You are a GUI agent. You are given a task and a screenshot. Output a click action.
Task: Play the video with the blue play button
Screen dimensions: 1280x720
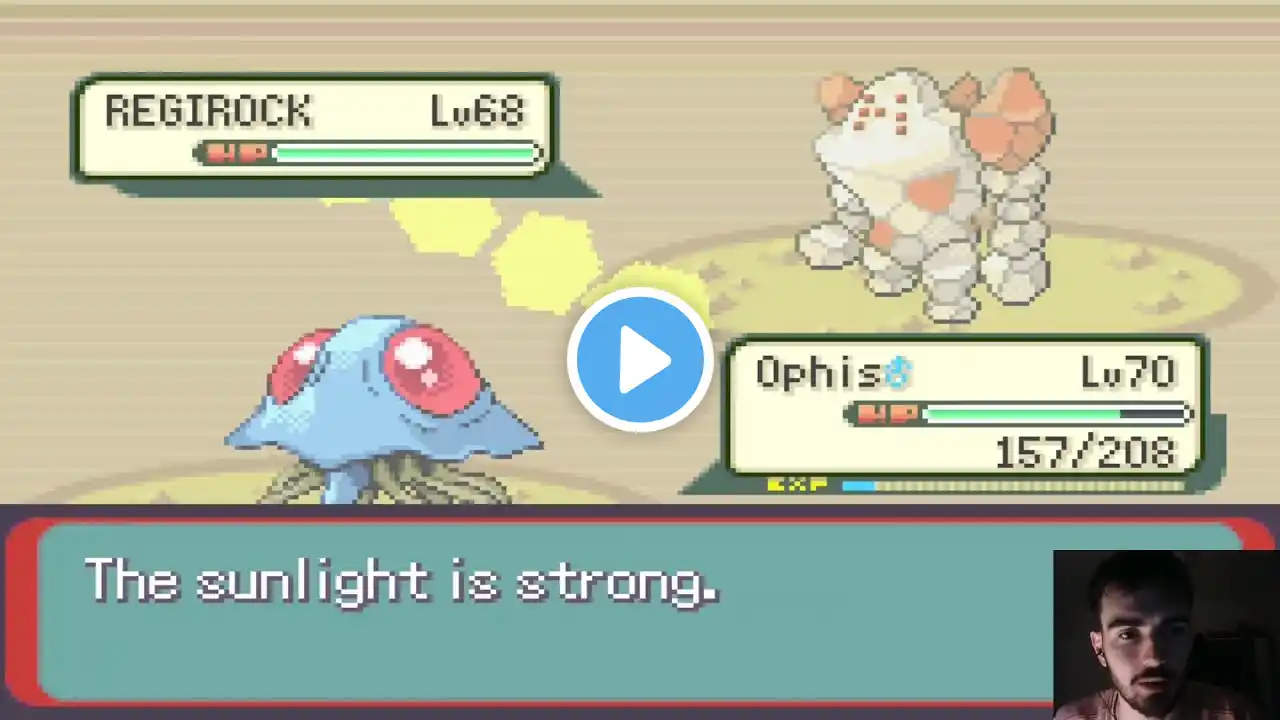click(x=640, y=360)
